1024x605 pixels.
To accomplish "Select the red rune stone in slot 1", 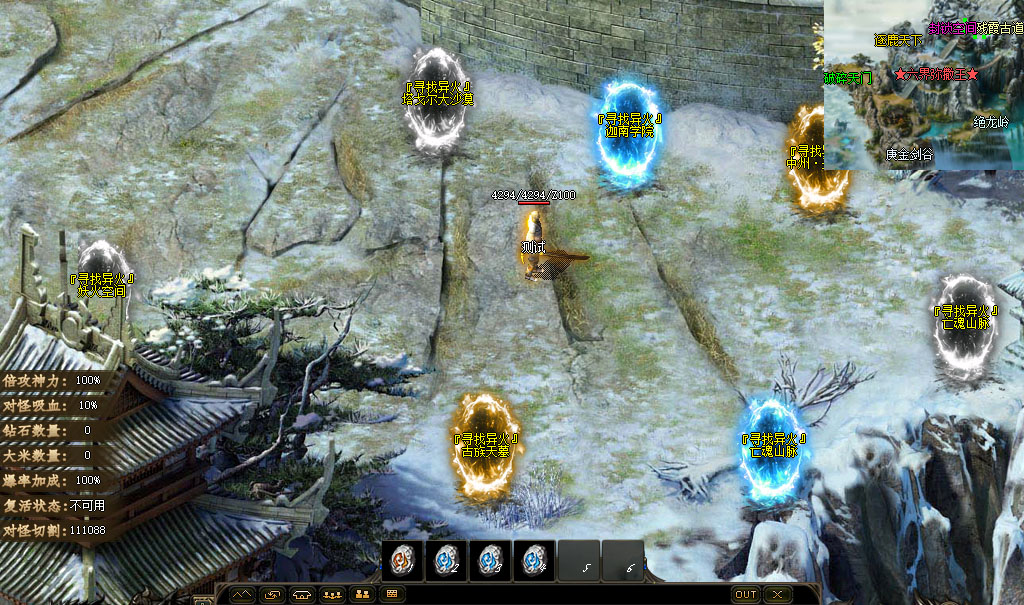I will [x=401, y=560].
